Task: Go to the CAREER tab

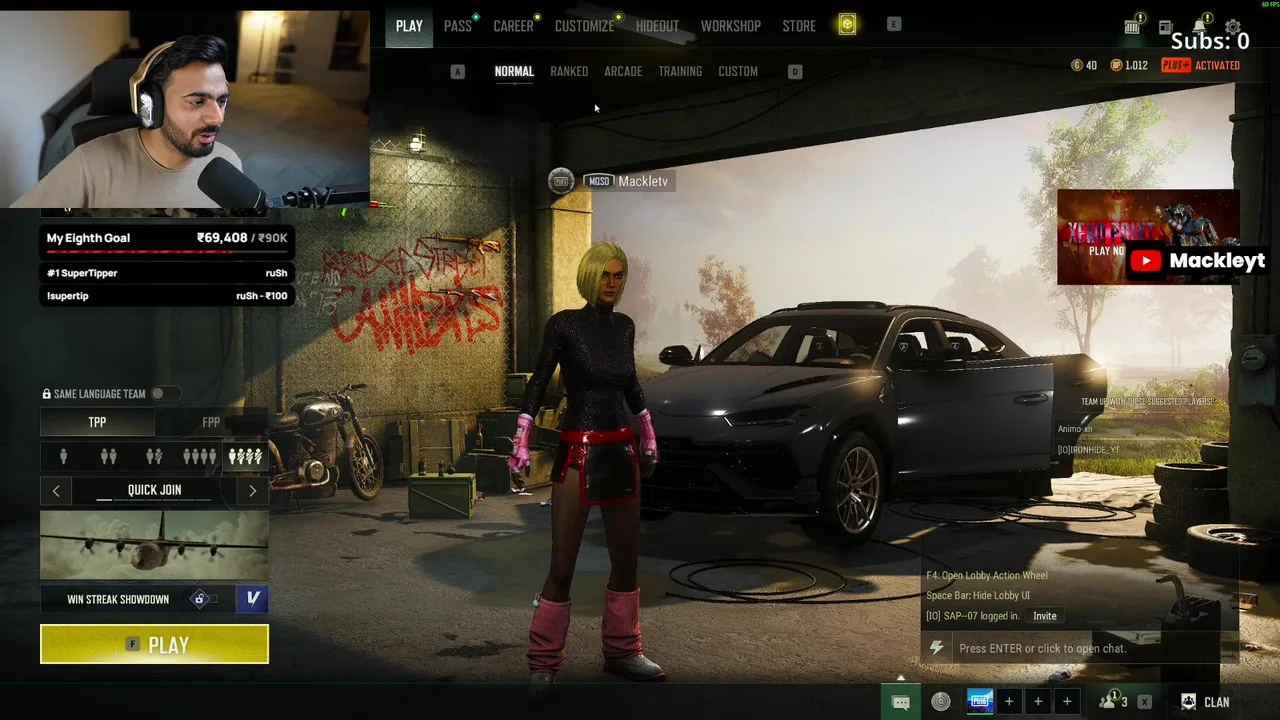Action: click(x=513, y=26)
